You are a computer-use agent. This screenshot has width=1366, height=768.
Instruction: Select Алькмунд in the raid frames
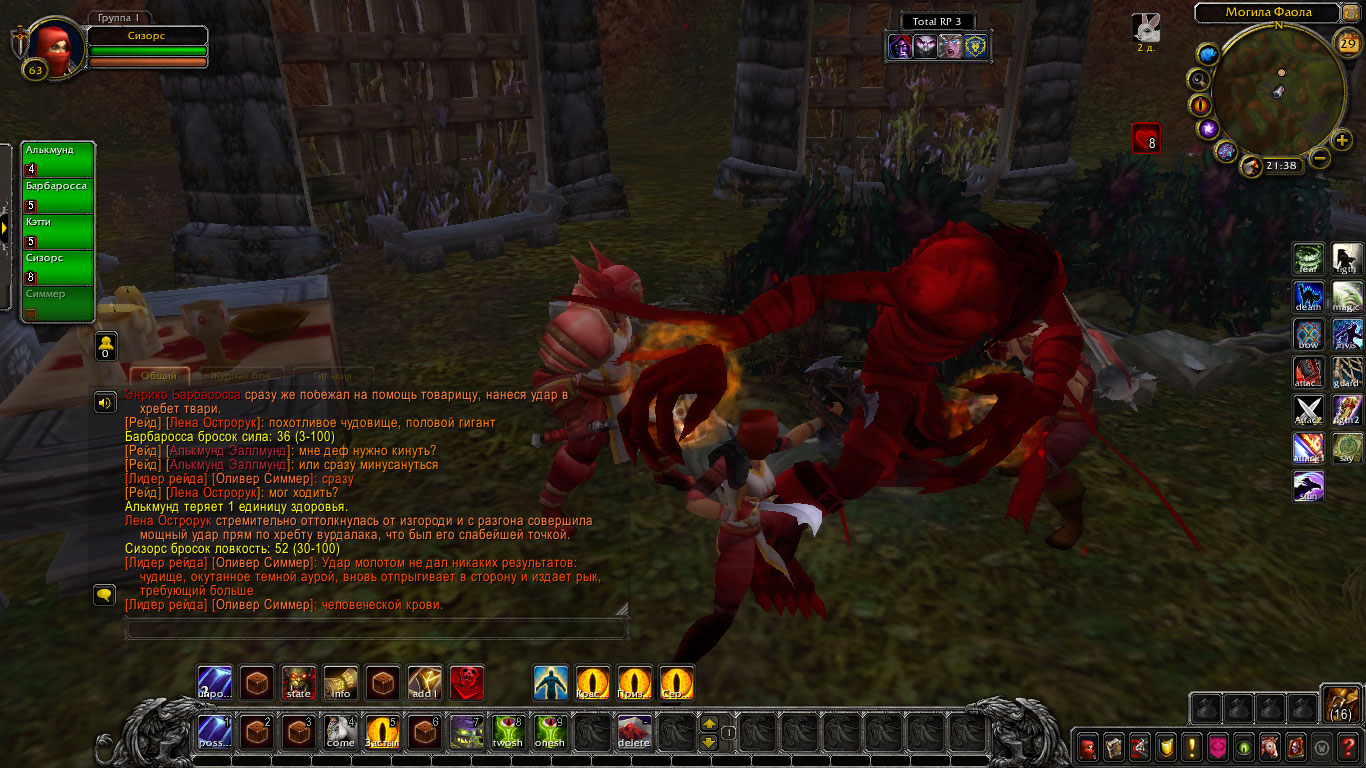[x=58, y=159]
